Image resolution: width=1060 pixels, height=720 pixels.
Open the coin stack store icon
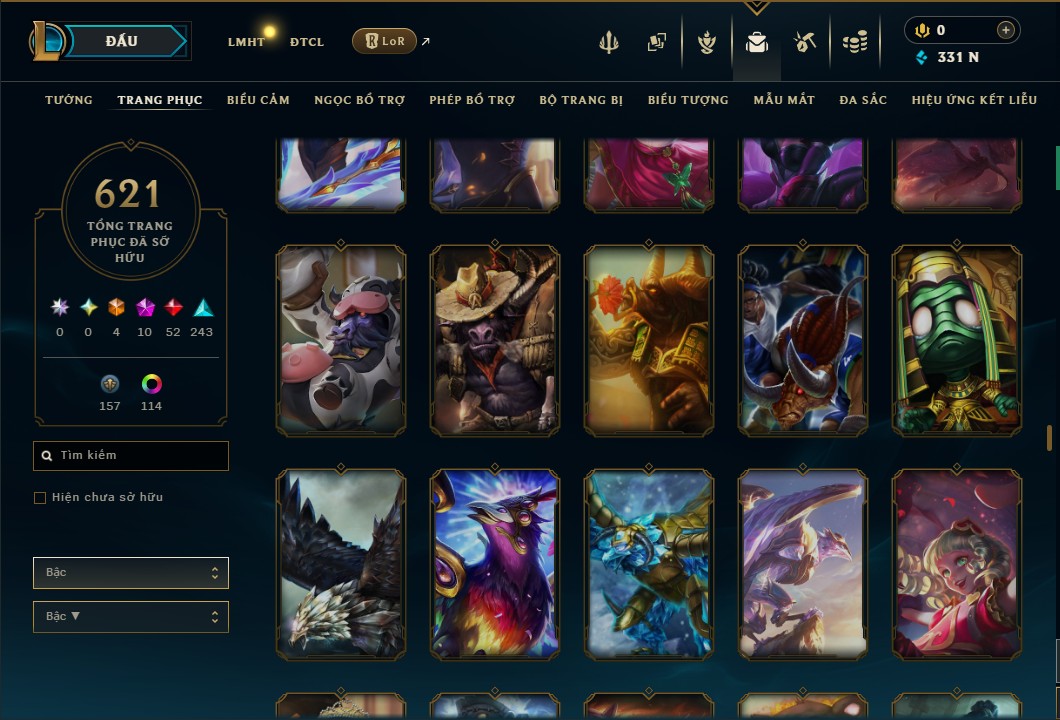pos(854,42)
